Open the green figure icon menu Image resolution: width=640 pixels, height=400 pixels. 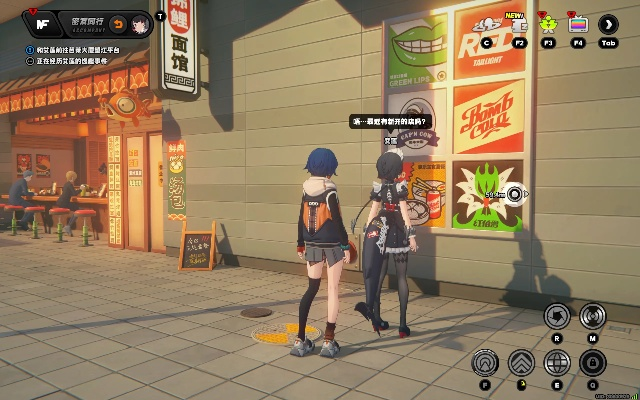click(547, 25)
